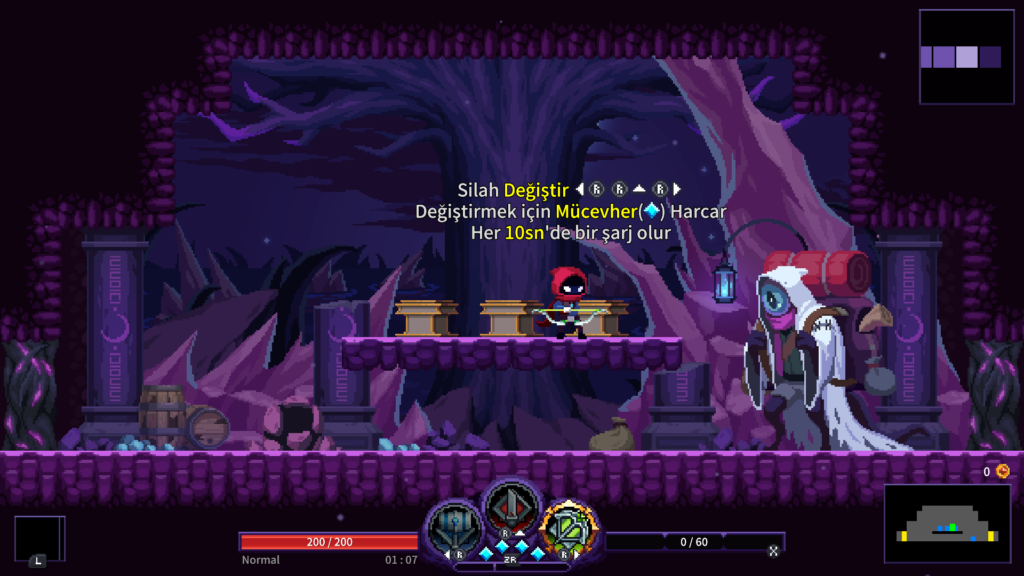Select the empty item slot box
The image size is (1024, 576).
coord(39,538)
